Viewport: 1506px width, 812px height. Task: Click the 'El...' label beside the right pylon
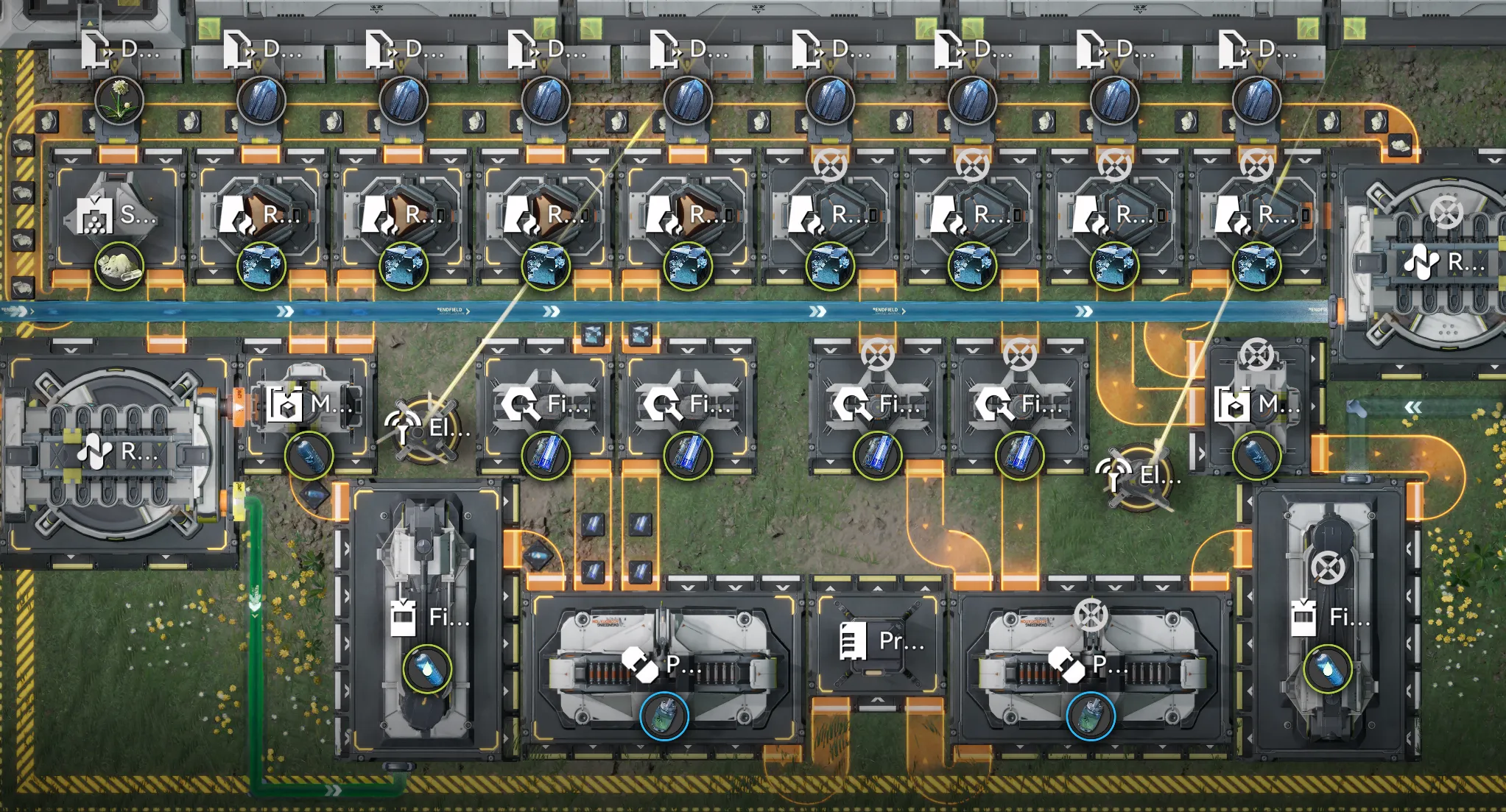coord(1160,476)
